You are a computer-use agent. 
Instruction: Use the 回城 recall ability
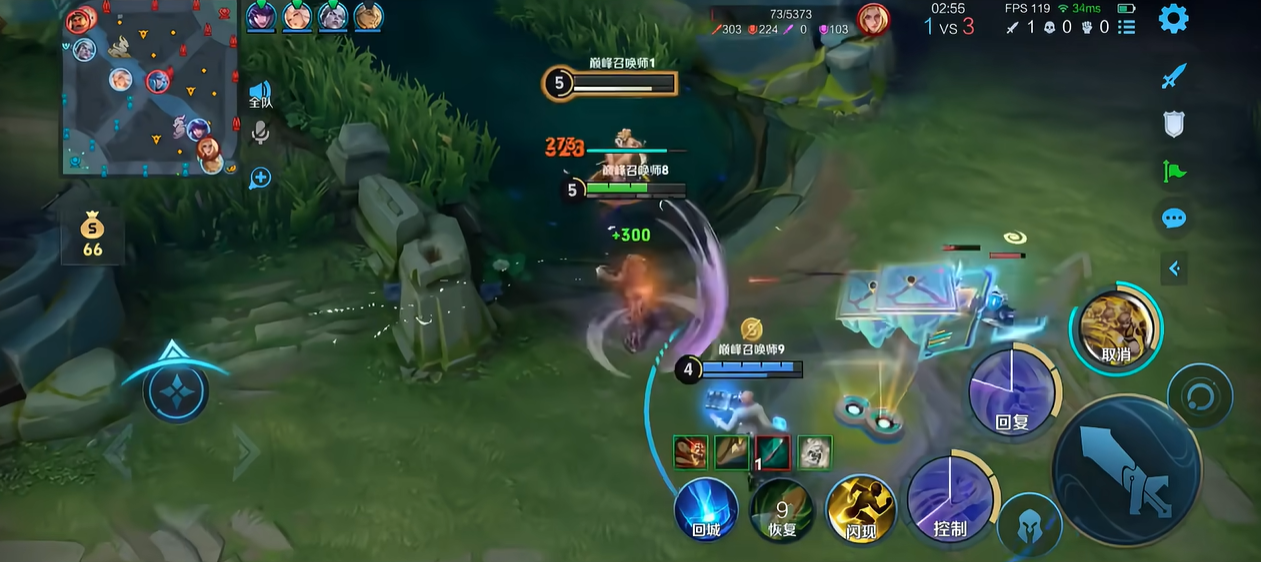point(706,509)
